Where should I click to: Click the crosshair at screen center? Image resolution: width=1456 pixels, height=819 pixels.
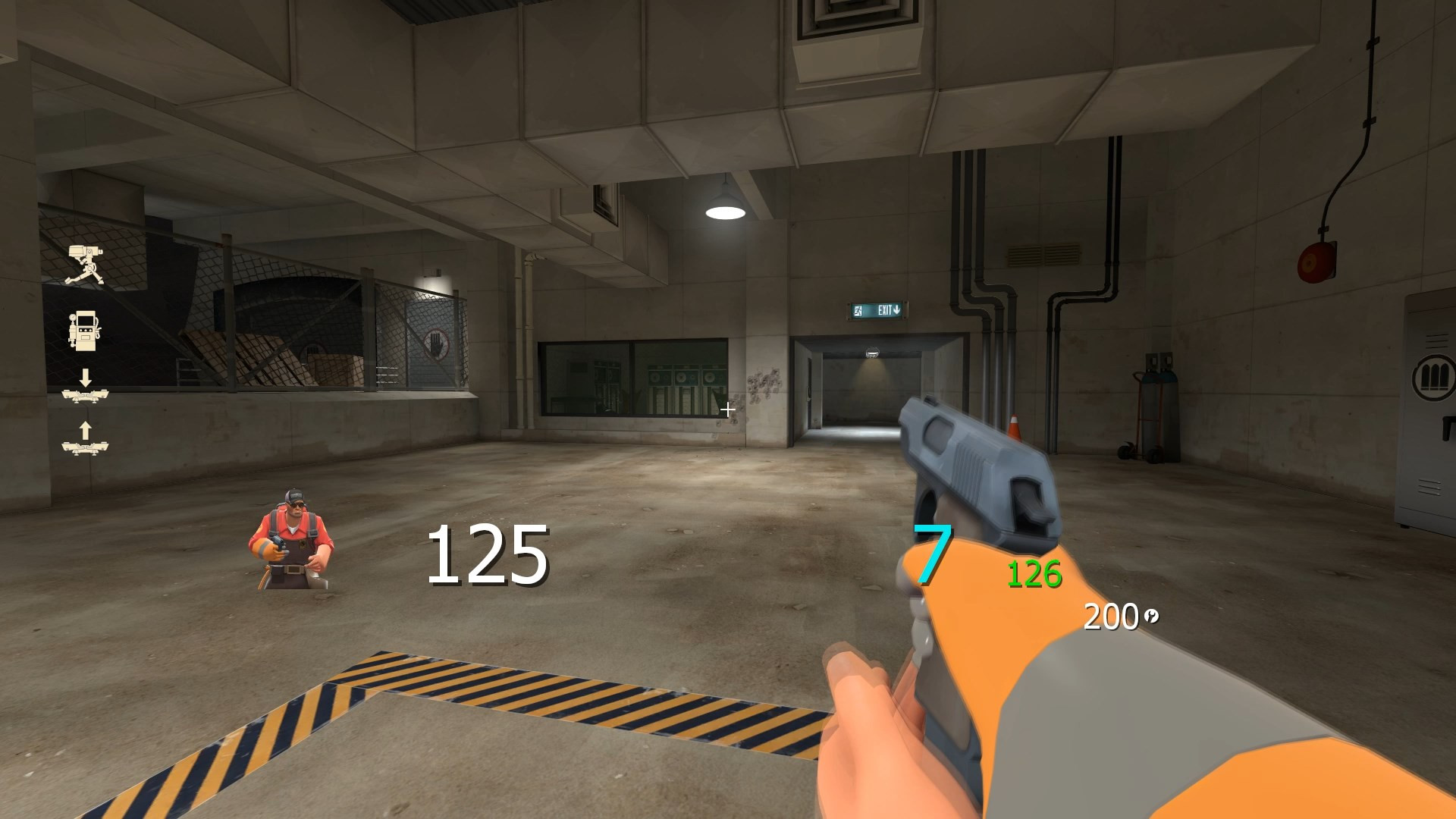[x=728, y=409]
